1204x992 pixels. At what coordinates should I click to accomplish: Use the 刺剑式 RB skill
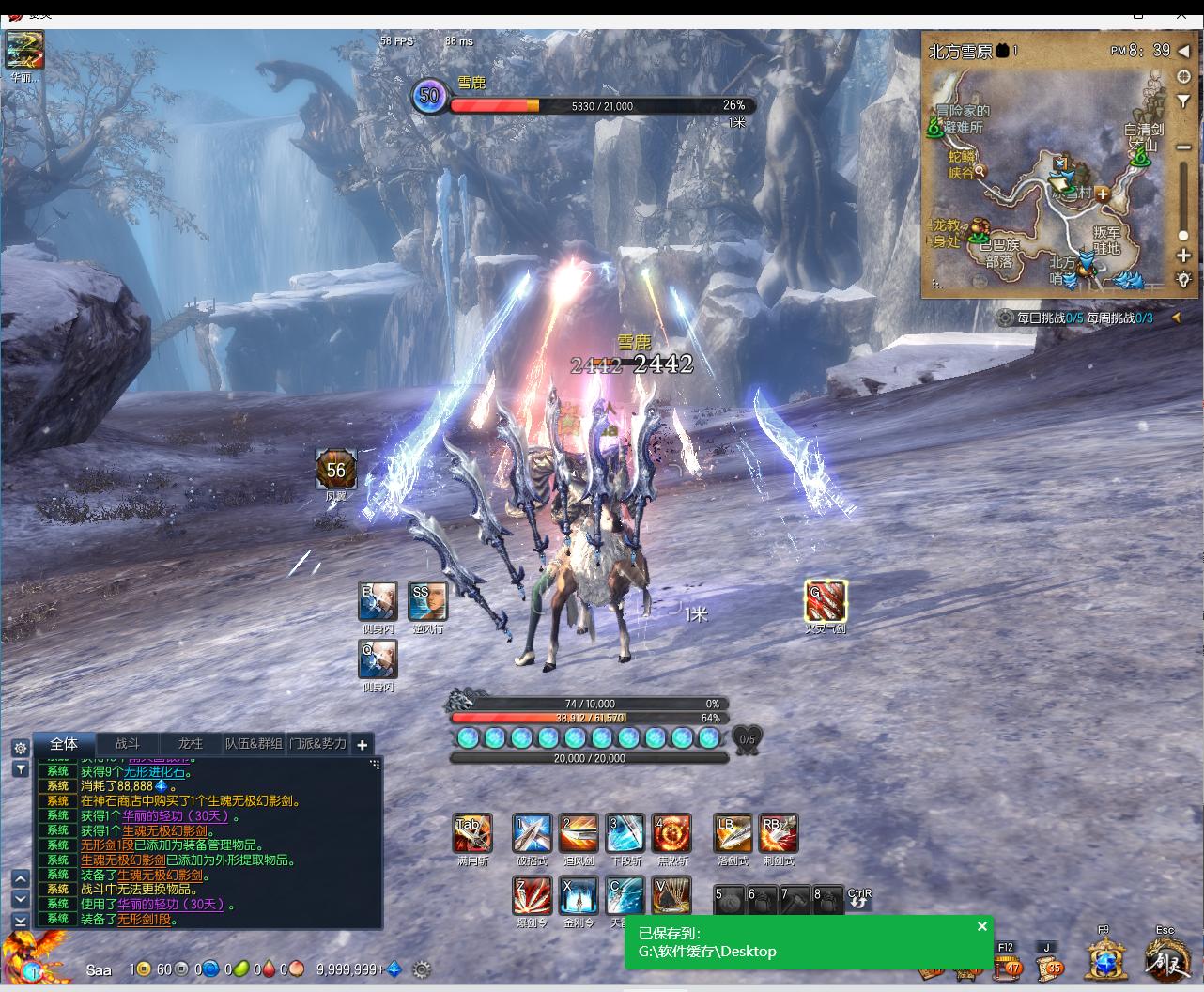pyautogui.click(x=779, y=833)
